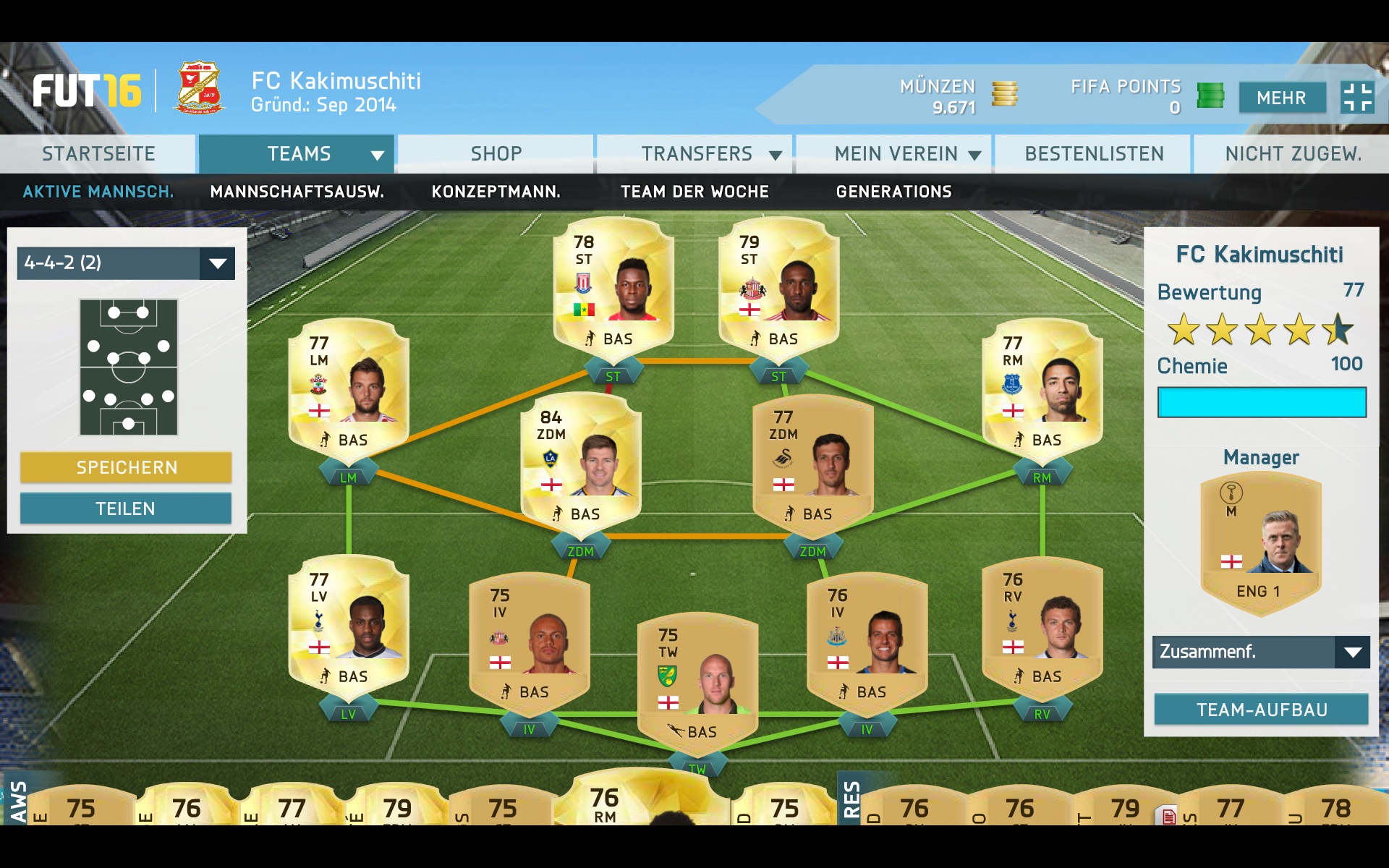
Task: Open Team-Aufbau squad builder
Action: 1260,710
